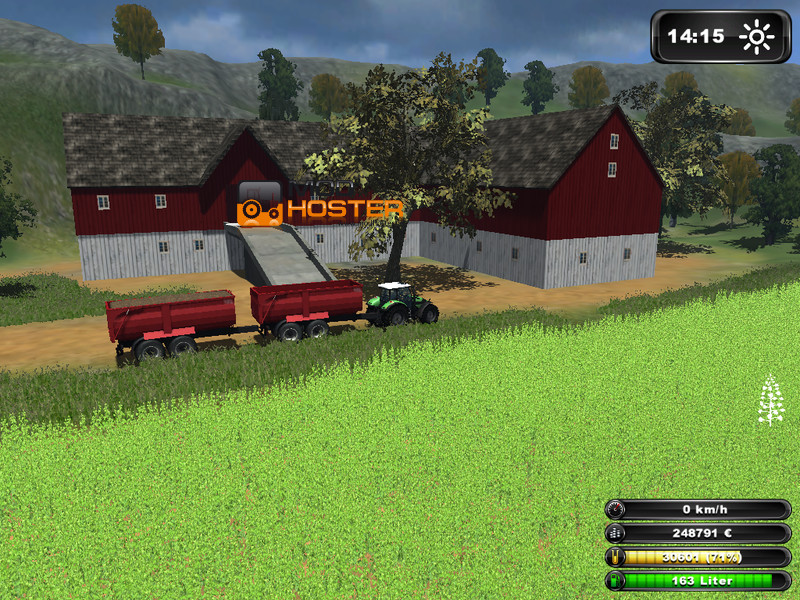Select the white wheat crop icon
Screen dimensions: 800x600
tap(770, 399)
